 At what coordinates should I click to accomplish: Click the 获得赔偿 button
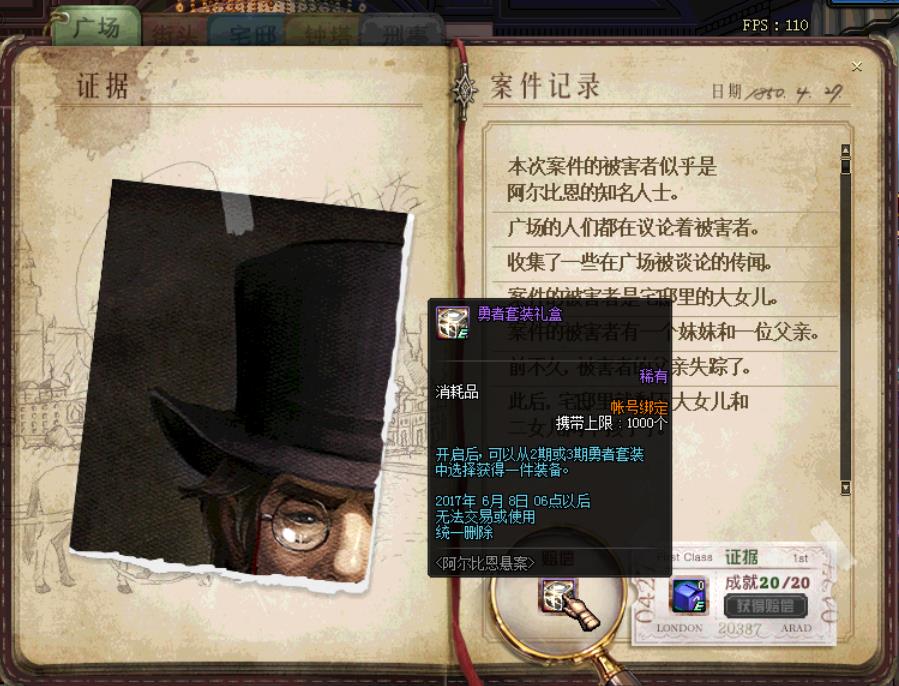[x=766, y=605]
